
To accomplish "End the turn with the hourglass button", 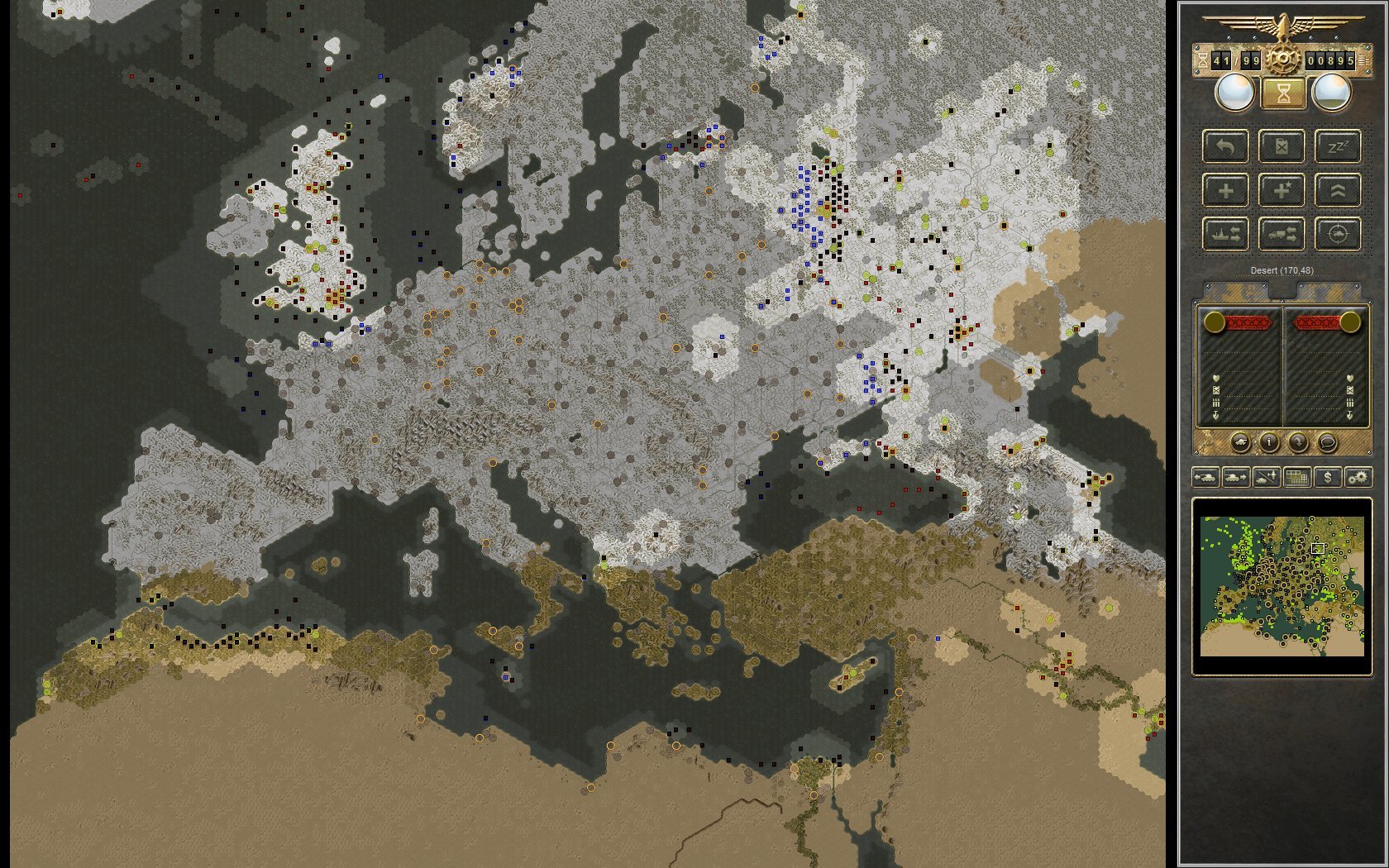I will (1283, 93).
